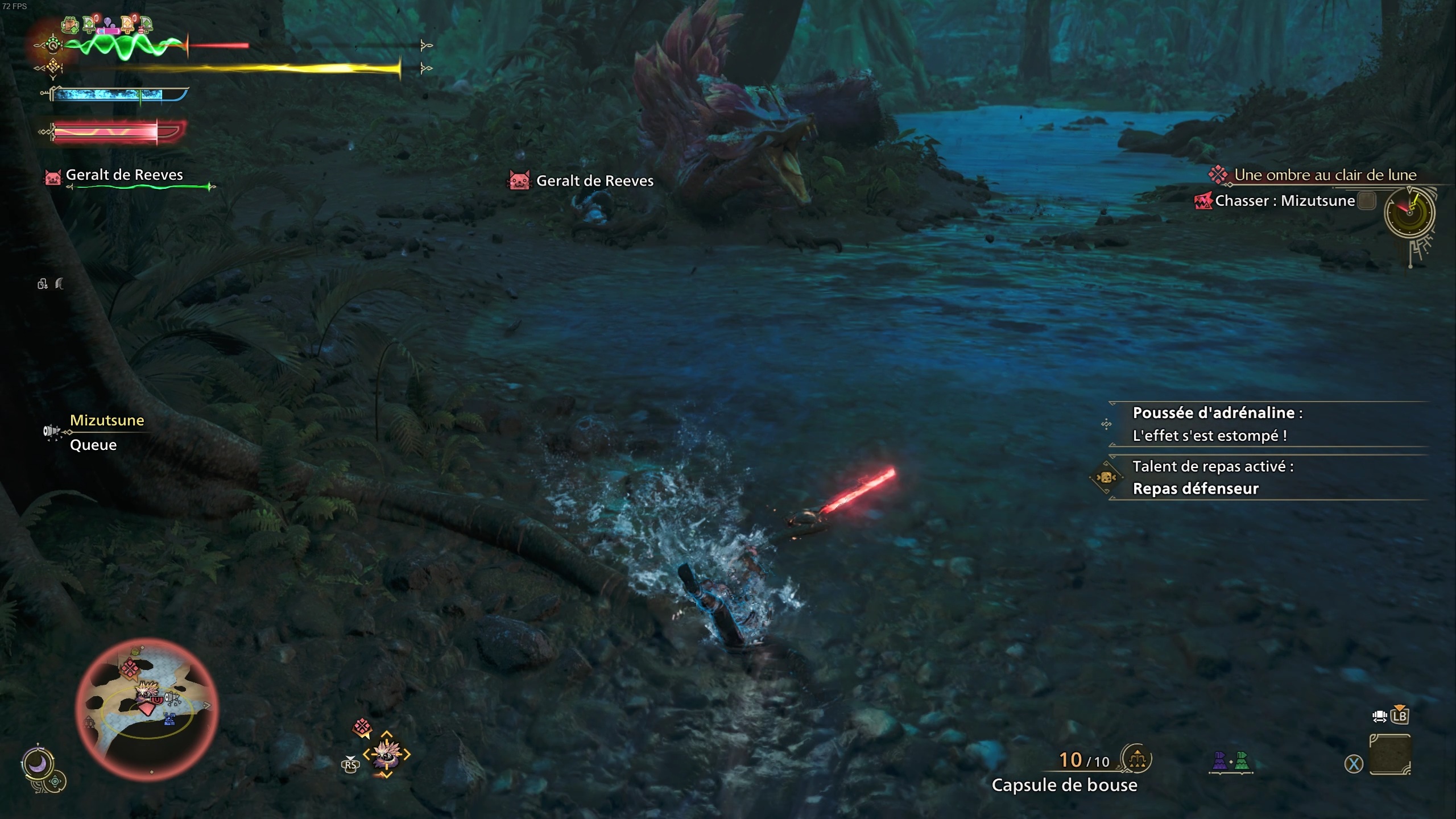
Task: Click the quest icon beside 'Une ombre au clair de lune'
Action: click(x=1217, y=175)
